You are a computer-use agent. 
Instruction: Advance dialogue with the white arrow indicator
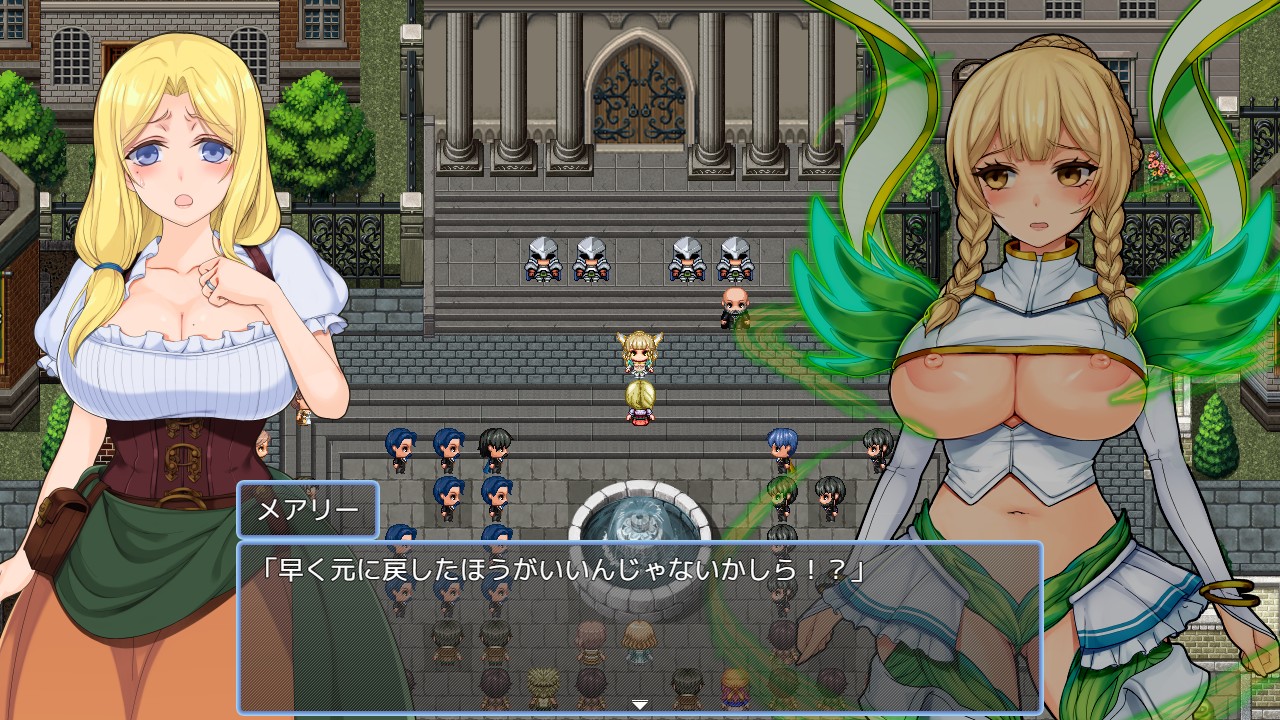[640, 705]
